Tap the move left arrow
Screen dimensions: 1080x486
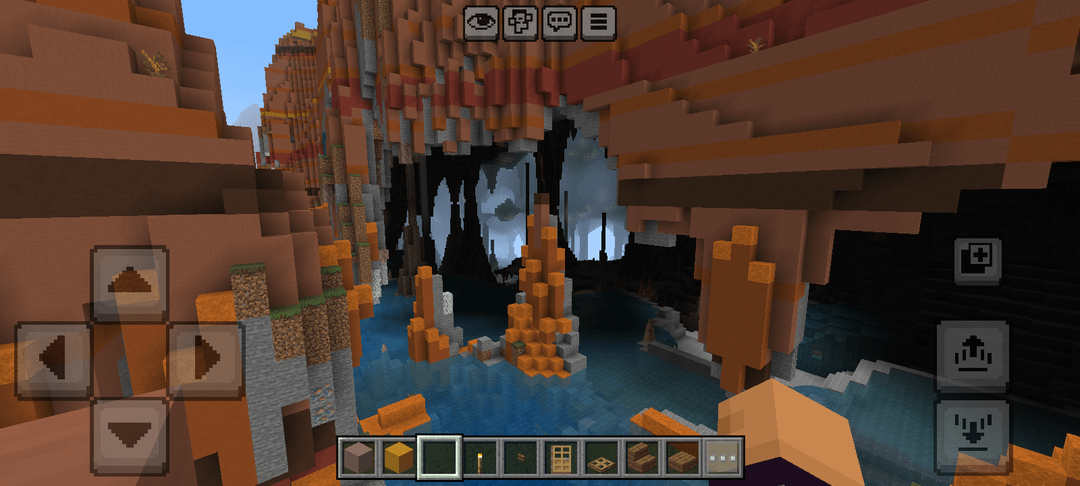[54, 359]
